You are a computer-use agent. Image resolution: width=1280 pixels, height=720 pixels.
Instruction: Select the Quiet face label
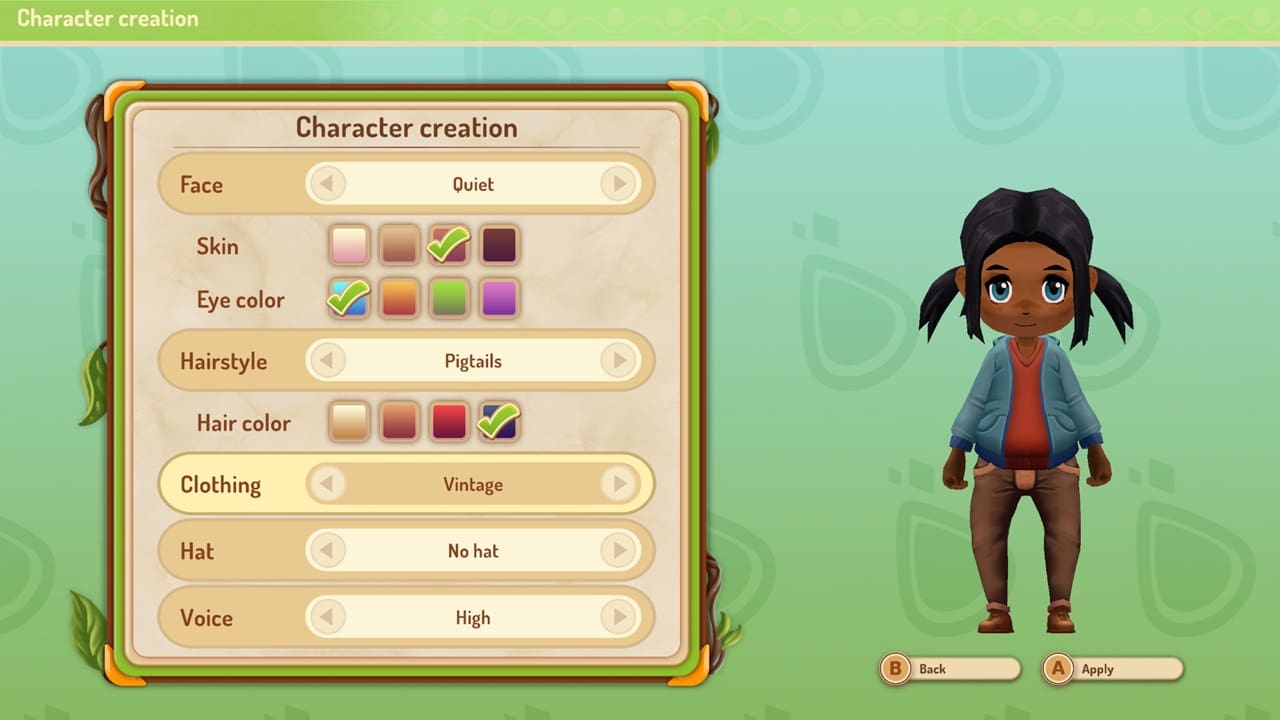point(470,184)
